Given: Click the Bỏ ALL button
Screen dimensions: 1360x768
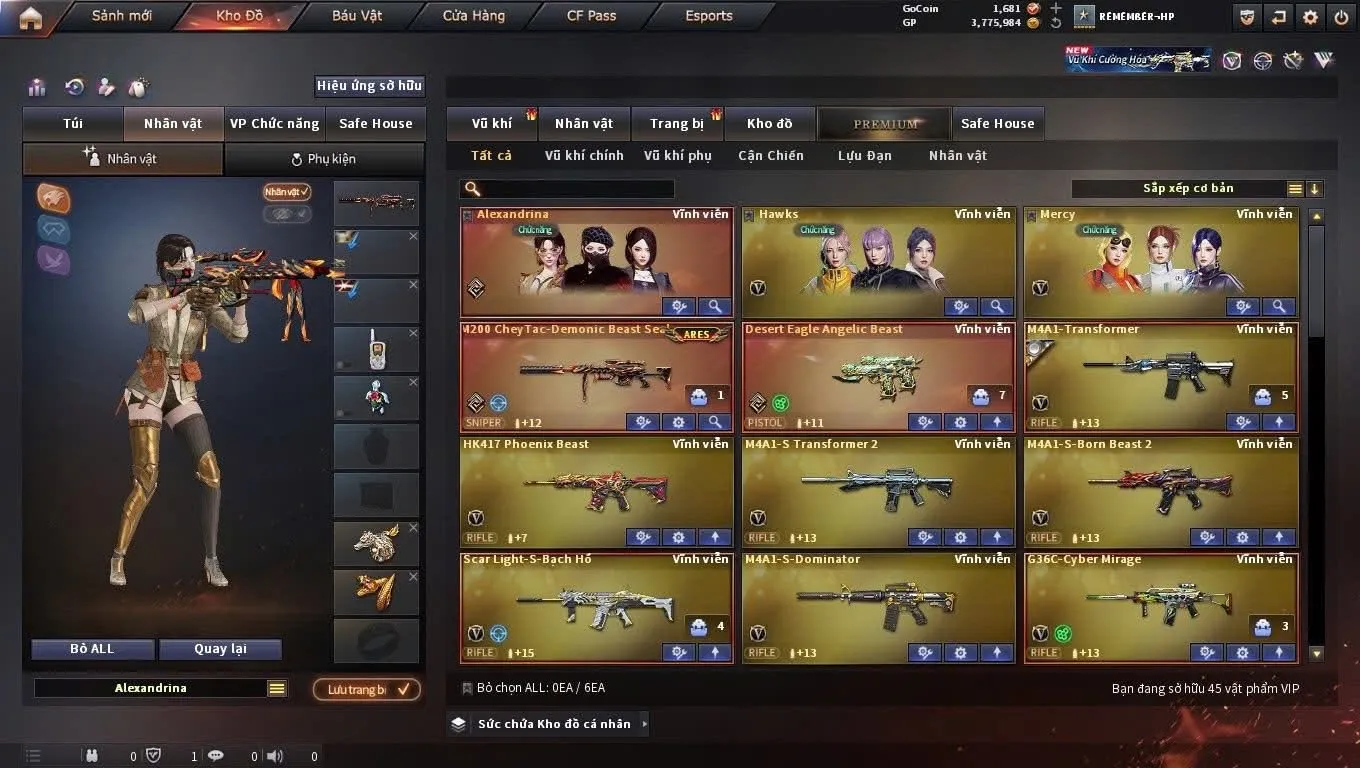Looking at the screenshot, I should [x=92, y=649].
